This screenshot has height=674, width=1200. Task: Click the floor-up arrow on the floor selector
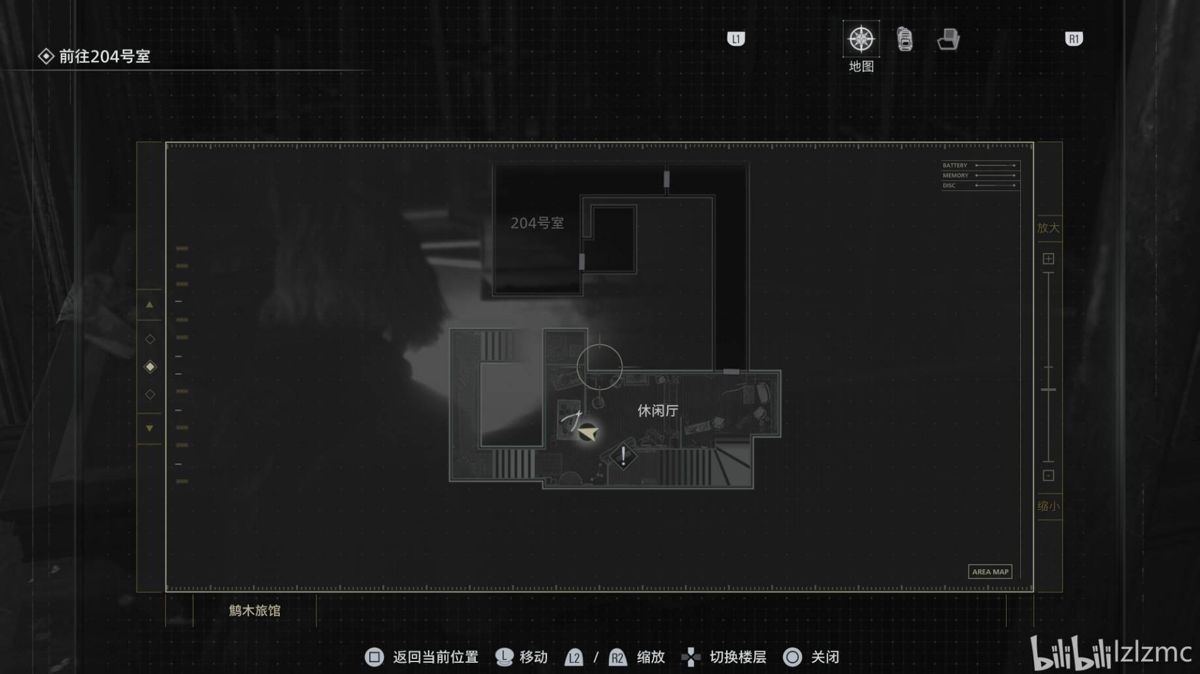point(150,304)
